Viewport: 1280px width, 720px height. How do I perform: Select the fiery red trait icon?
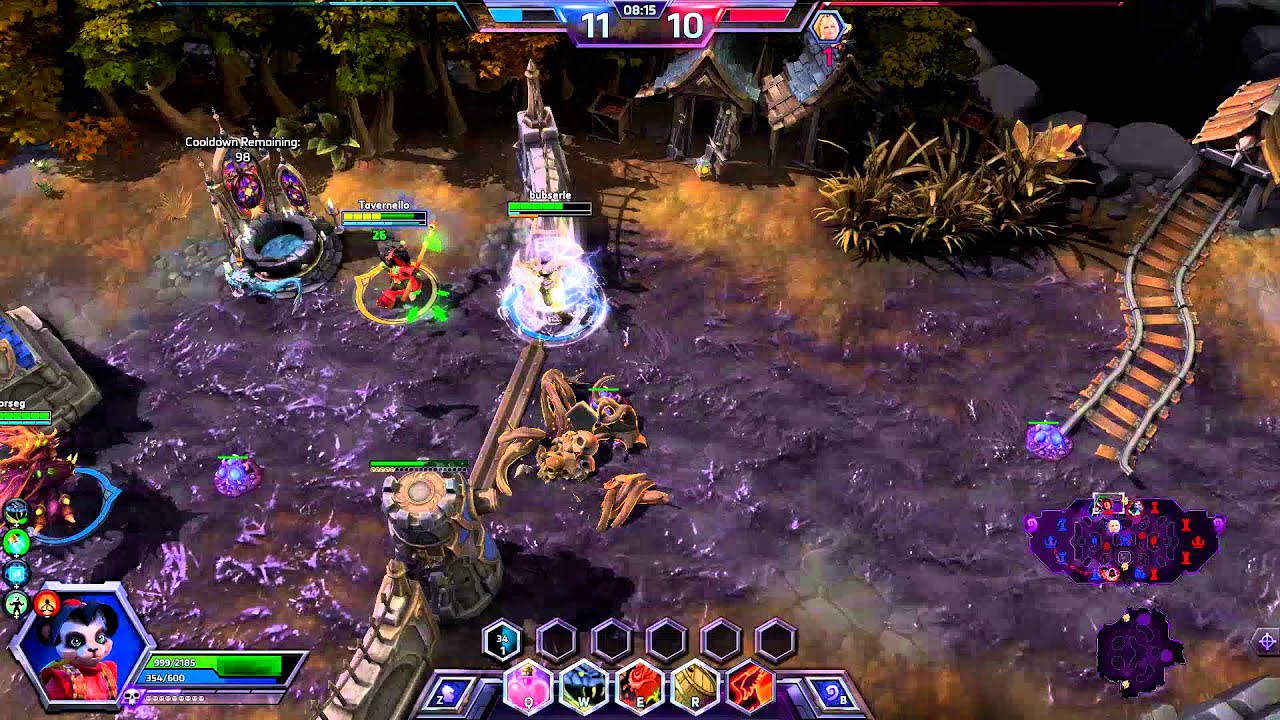point(751,689)
